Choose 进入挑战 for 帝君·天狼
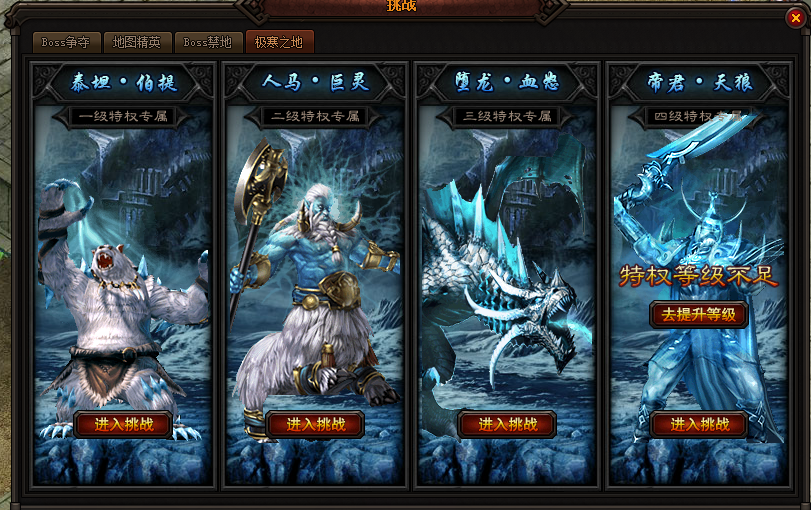The width and height of the screenshot is (811, 510). click(700, 424)
